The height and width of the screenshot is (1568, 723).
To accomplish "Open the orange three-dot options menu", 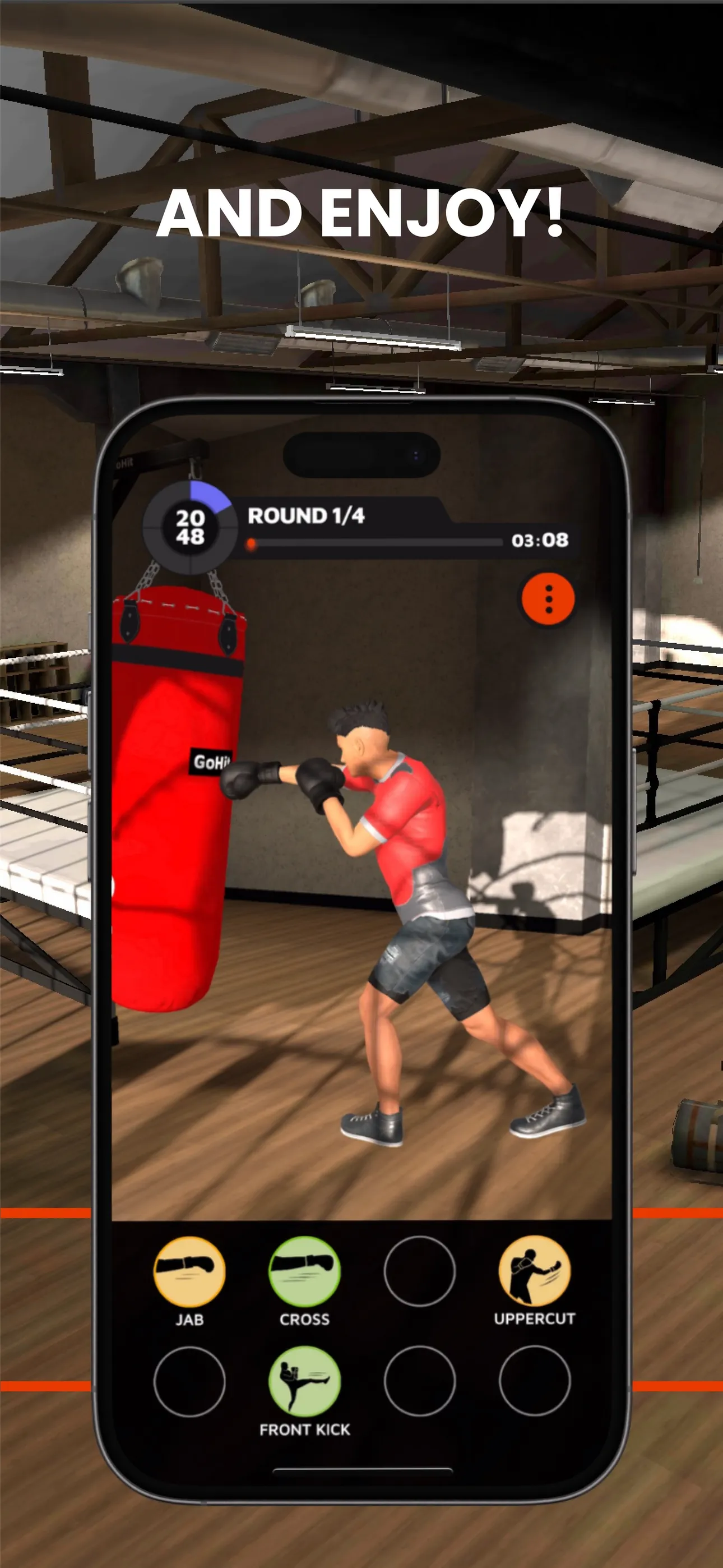I will (x=547, y=598).
